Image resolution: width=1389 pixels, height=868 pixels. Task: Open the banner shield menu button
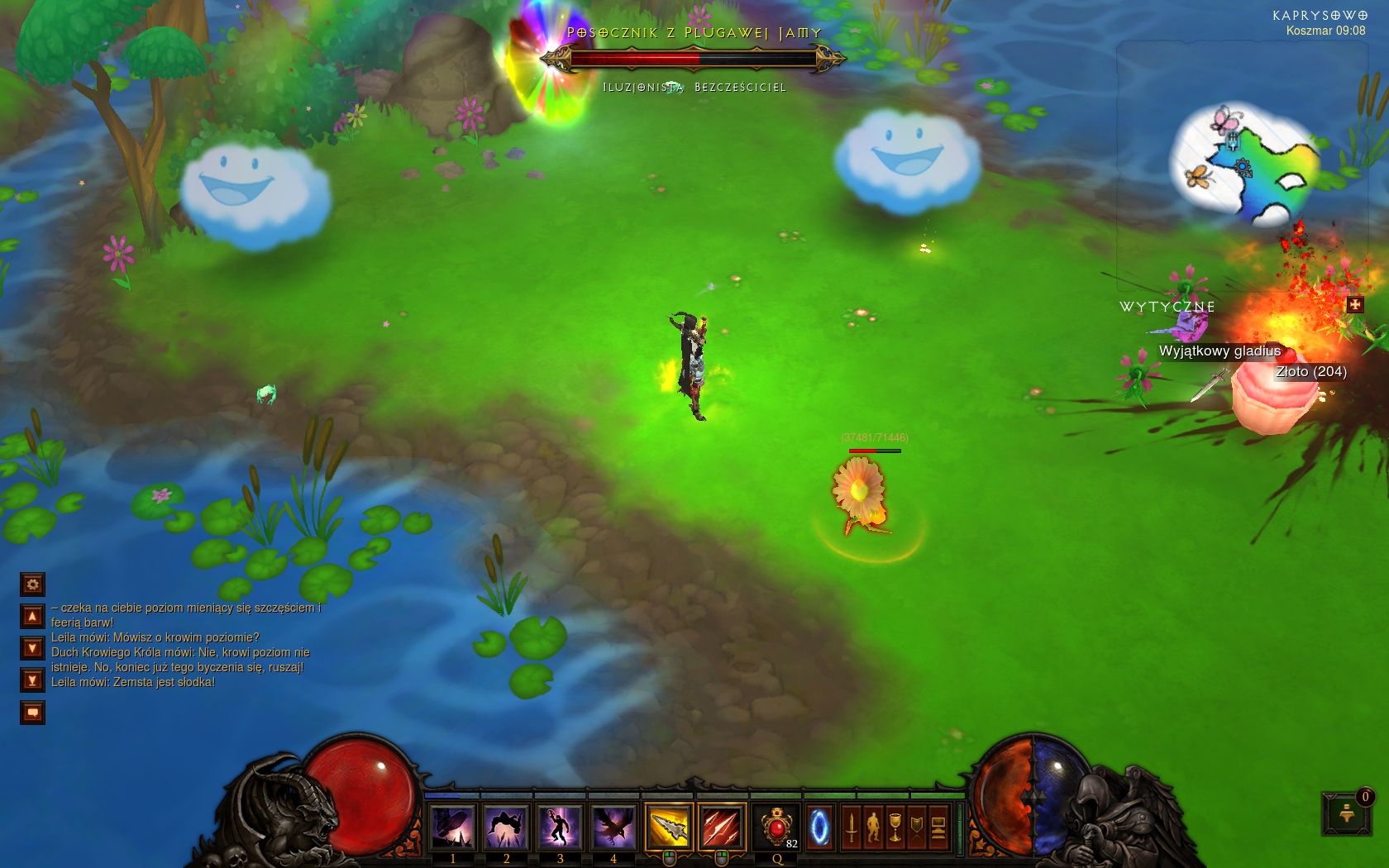click(x=917, y=827)
